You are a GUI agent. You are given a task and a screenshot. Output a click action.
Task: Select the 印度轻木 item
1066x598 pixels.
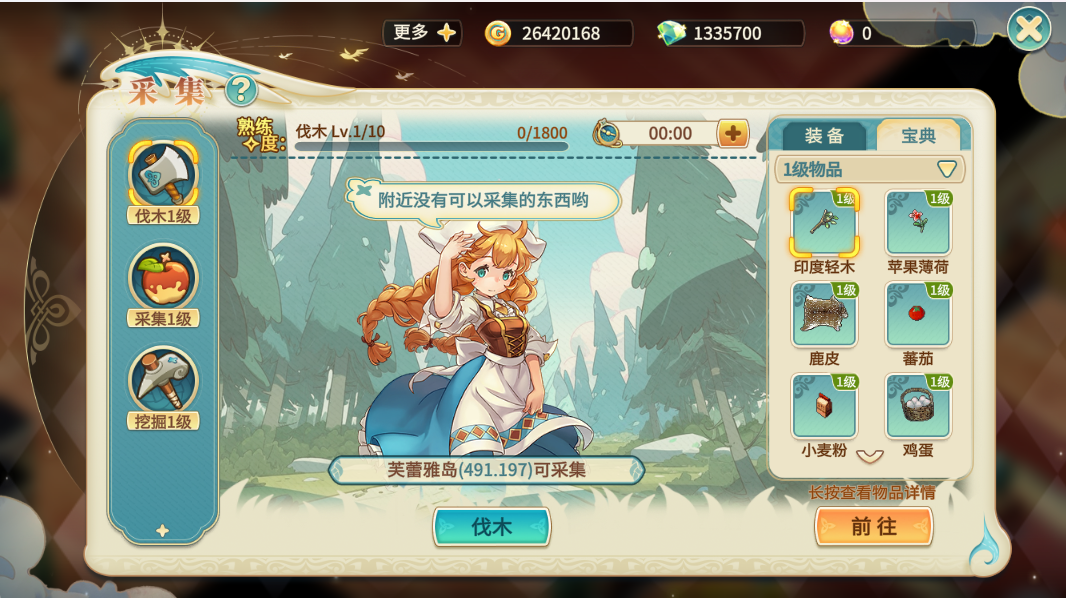point(824,223)
